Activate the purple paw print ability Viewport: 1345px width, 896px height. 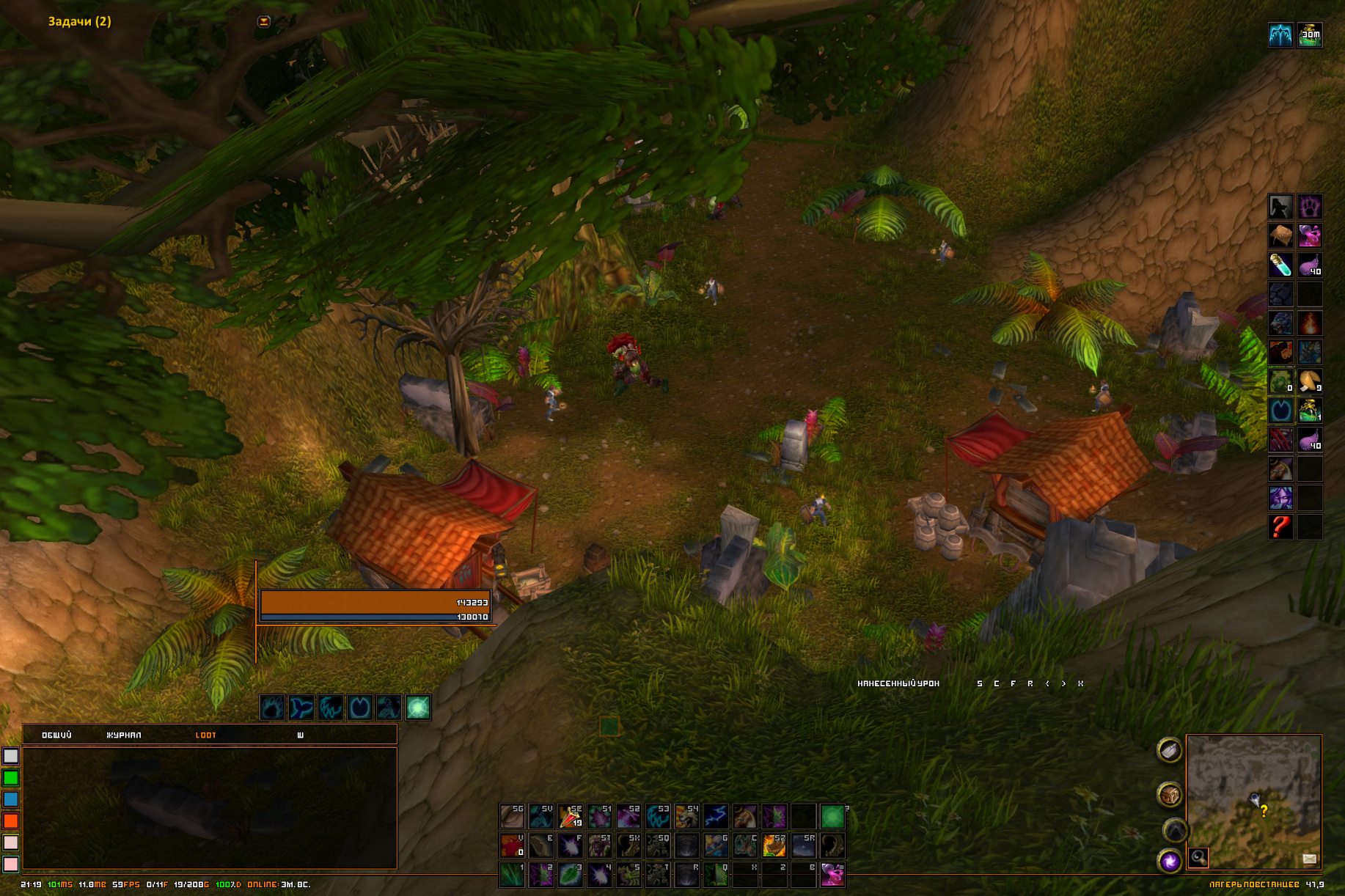point(1310,207)
